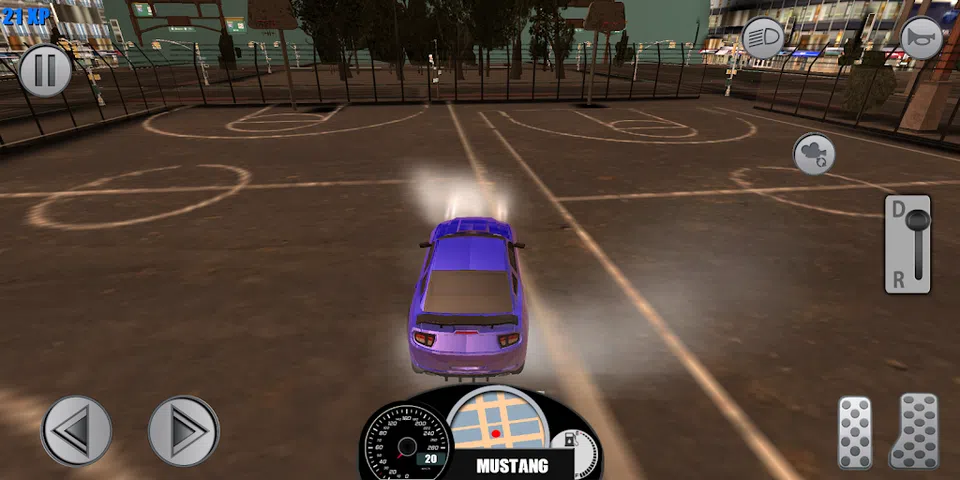960x480 pixels.
Task: Tap the gas accelerator pedal
Action: point(914,430)
